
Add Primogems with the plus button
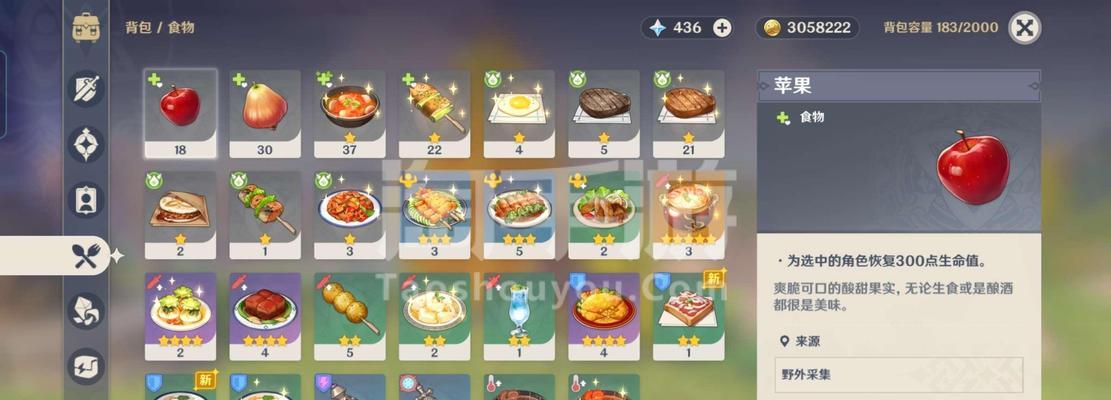pyautogui.click(x=722, y=28)
